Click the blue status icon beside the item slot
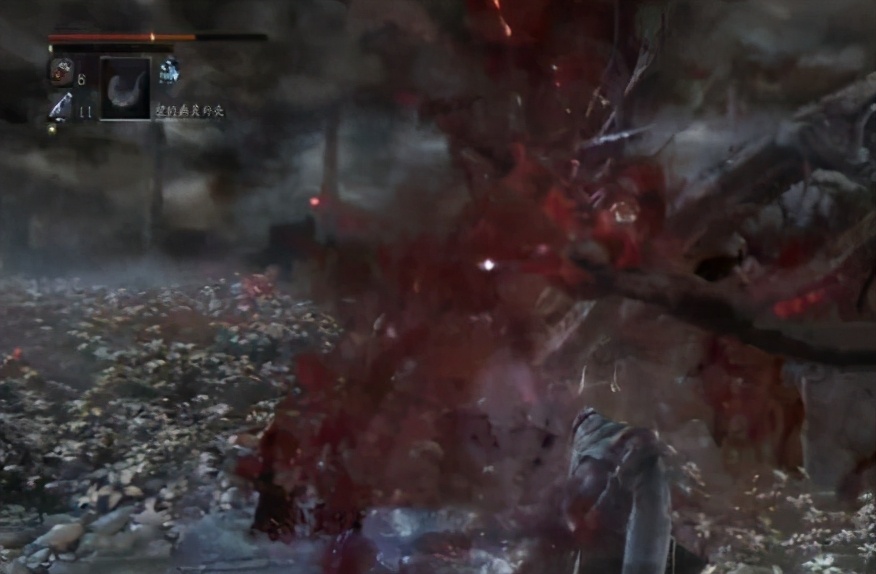876x574 pixels. 169,70
